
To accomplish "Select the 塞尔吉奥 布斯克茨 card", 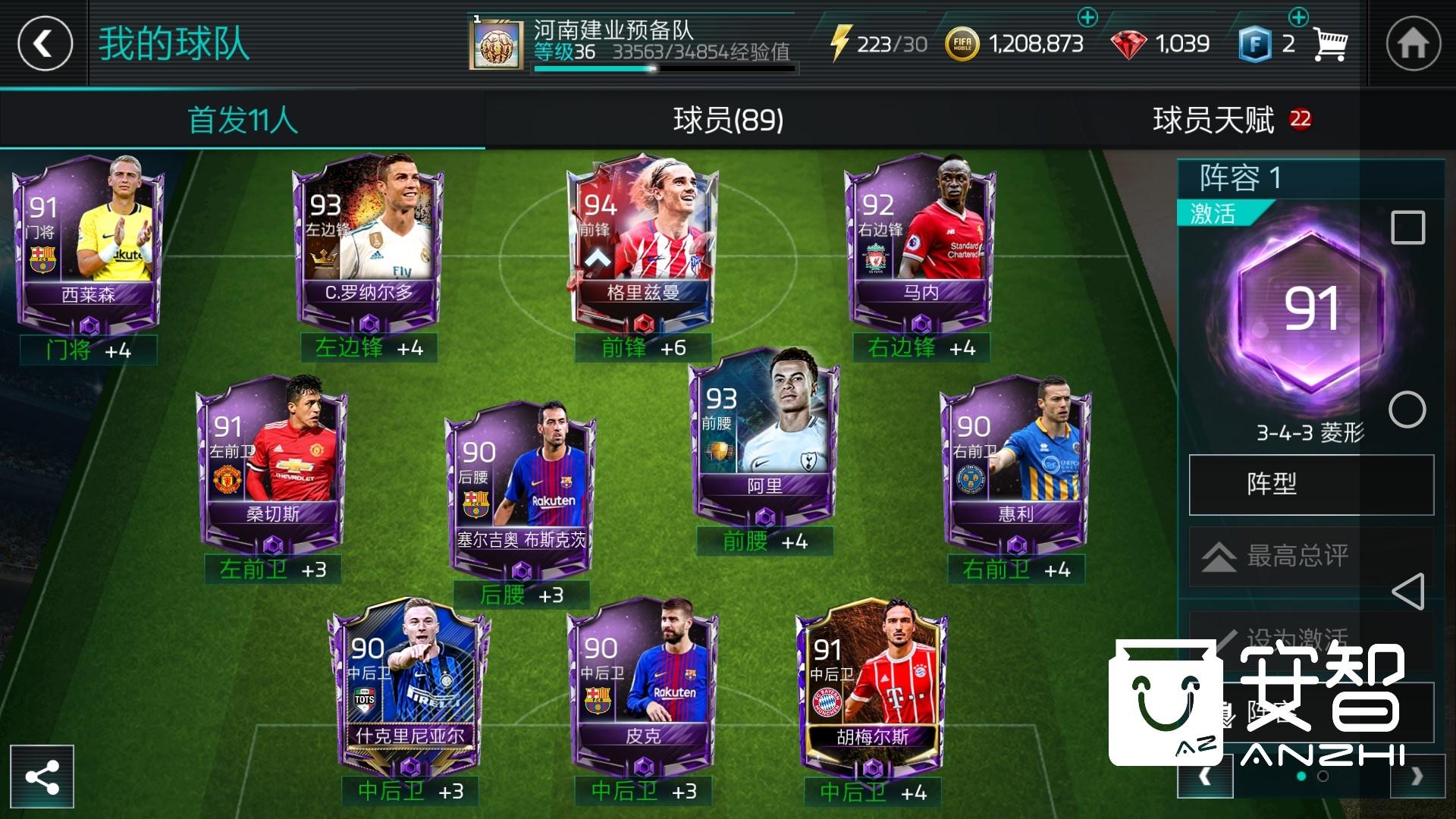I will pyautogui.click(x=522, y=485).
